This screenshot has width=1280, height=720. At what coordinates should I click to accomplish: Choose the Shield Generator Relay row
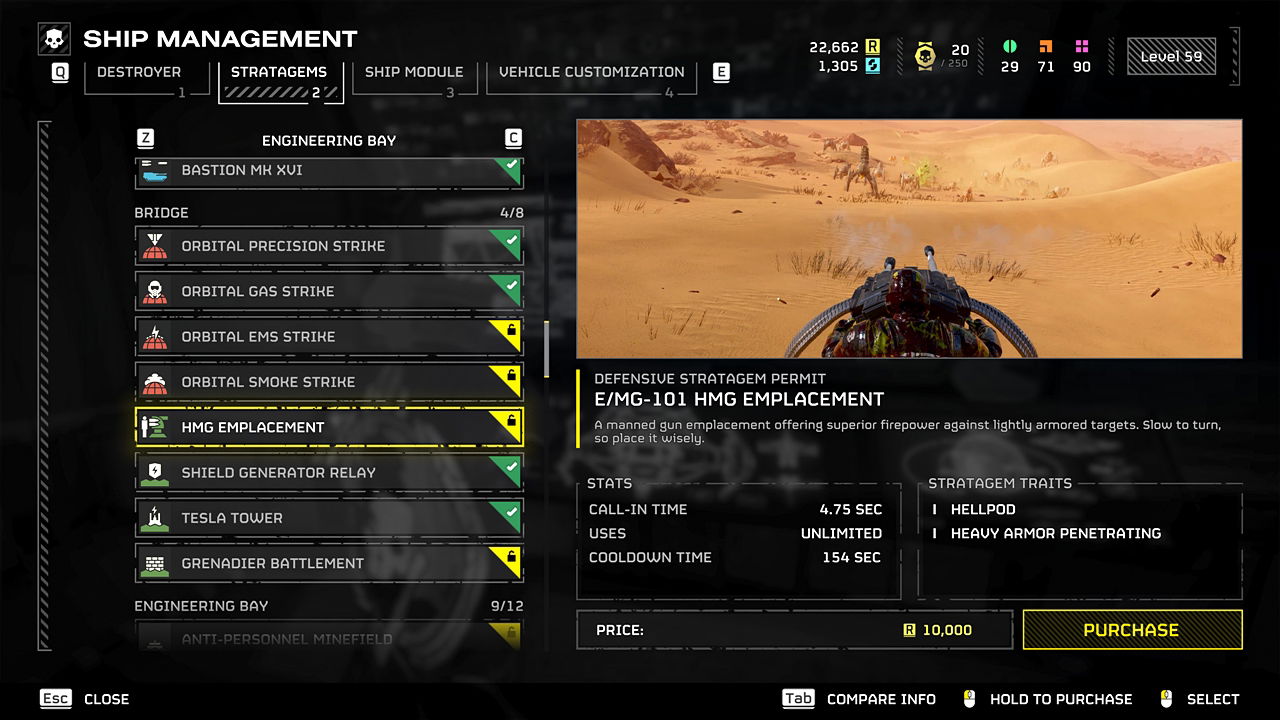328,473
